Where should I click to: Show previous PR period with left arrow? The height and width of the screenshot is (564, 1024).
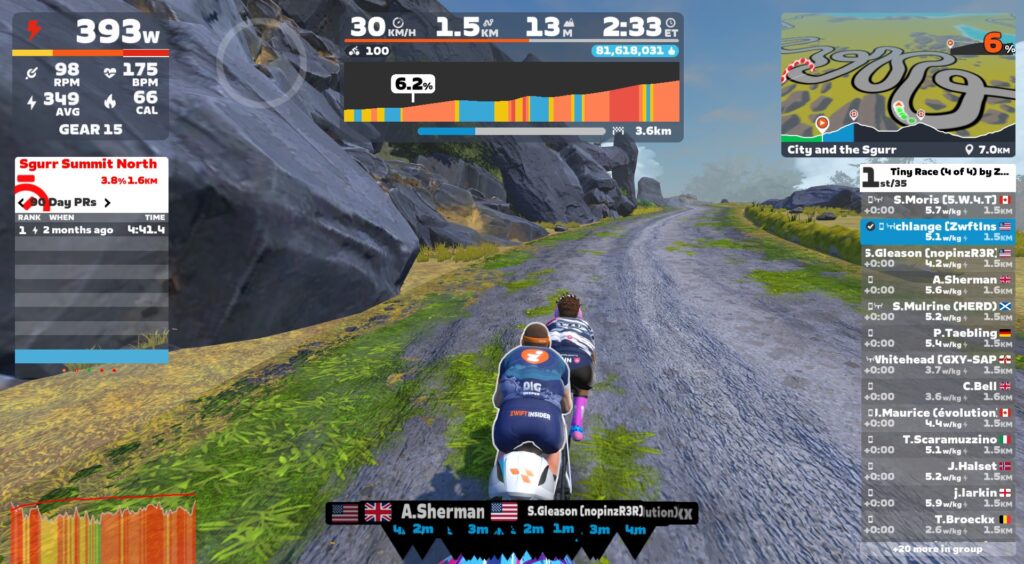(x=22, y=203)
